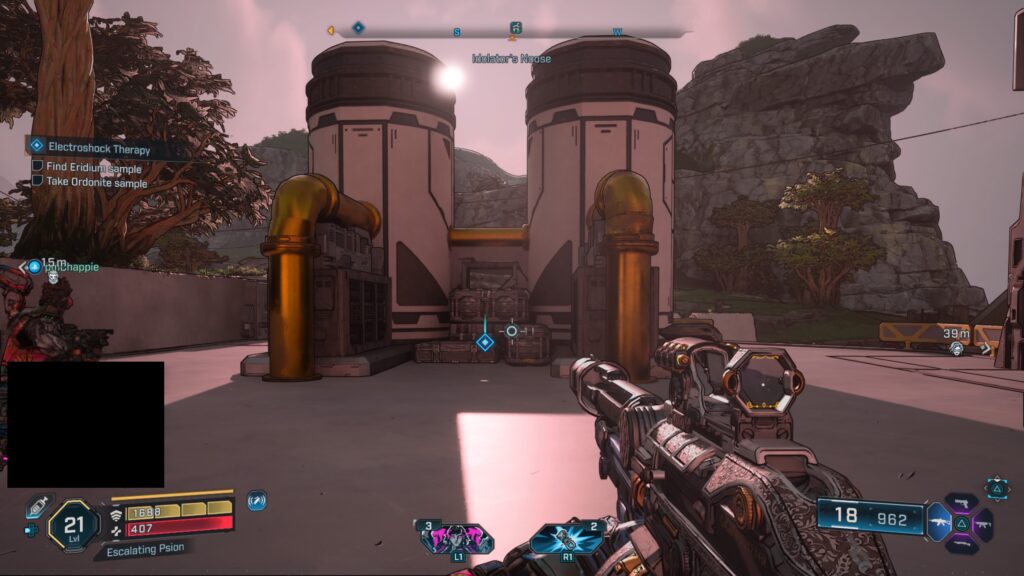Screen dimensions: 1024x576
Task: Throw the R1 grenade ordnance
Action: [x=567, y=538]
